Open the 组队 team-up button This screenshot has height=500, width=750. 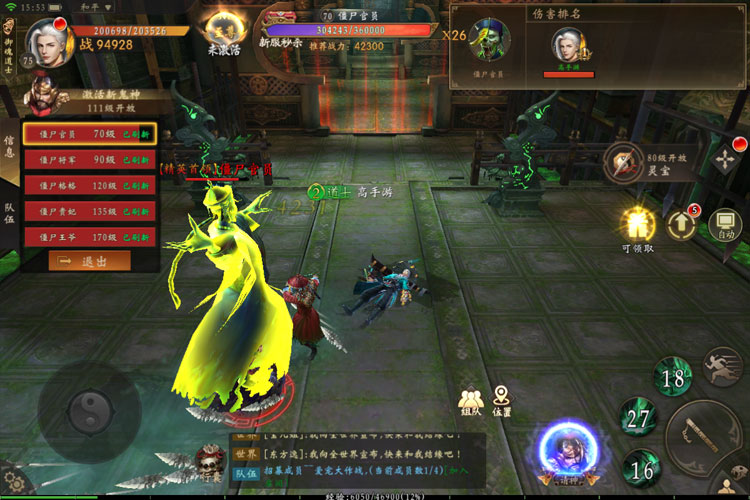(471, 399)
